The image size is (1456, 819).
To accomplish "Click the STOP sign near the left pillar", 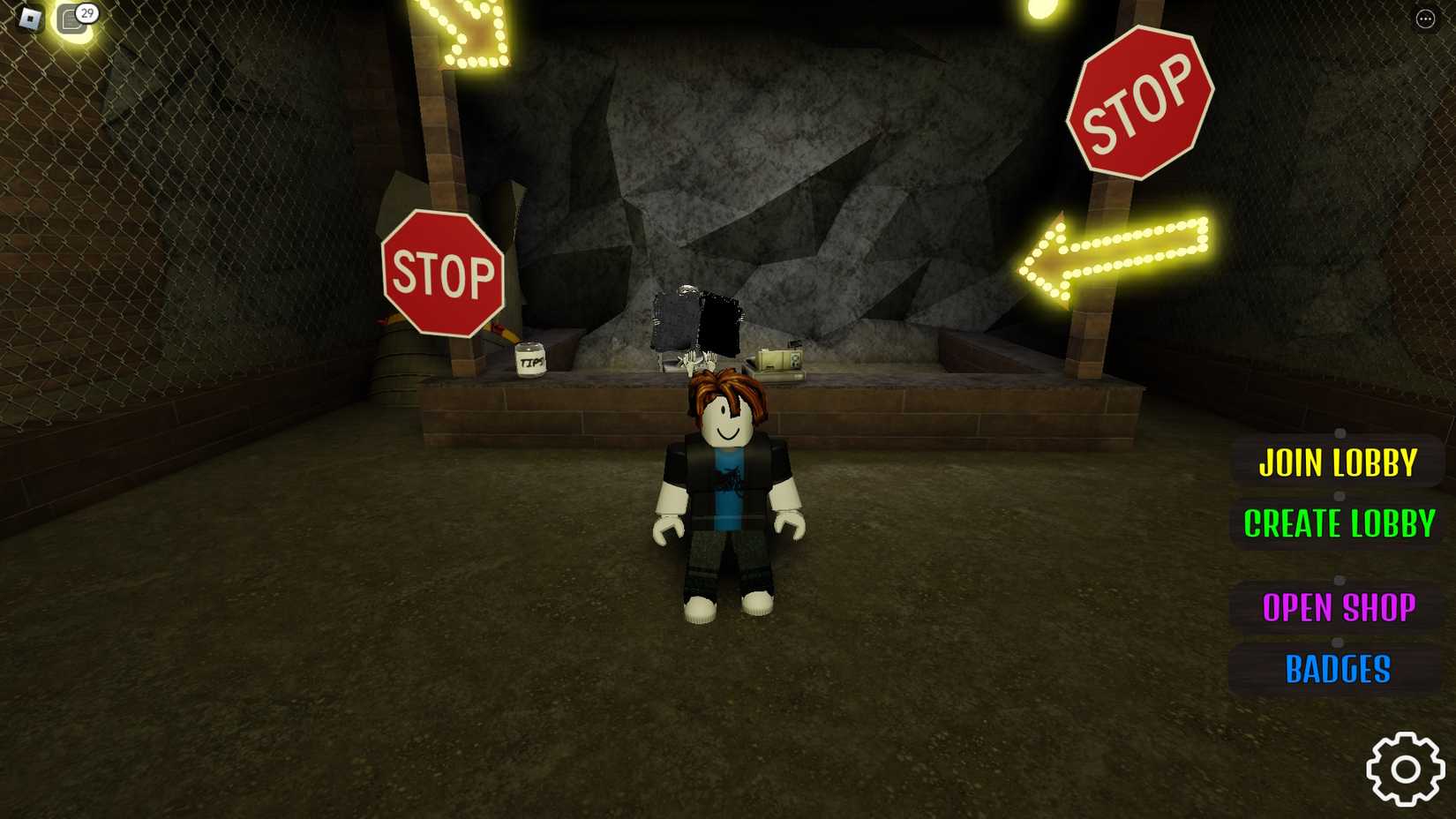I will coord(442,272).
